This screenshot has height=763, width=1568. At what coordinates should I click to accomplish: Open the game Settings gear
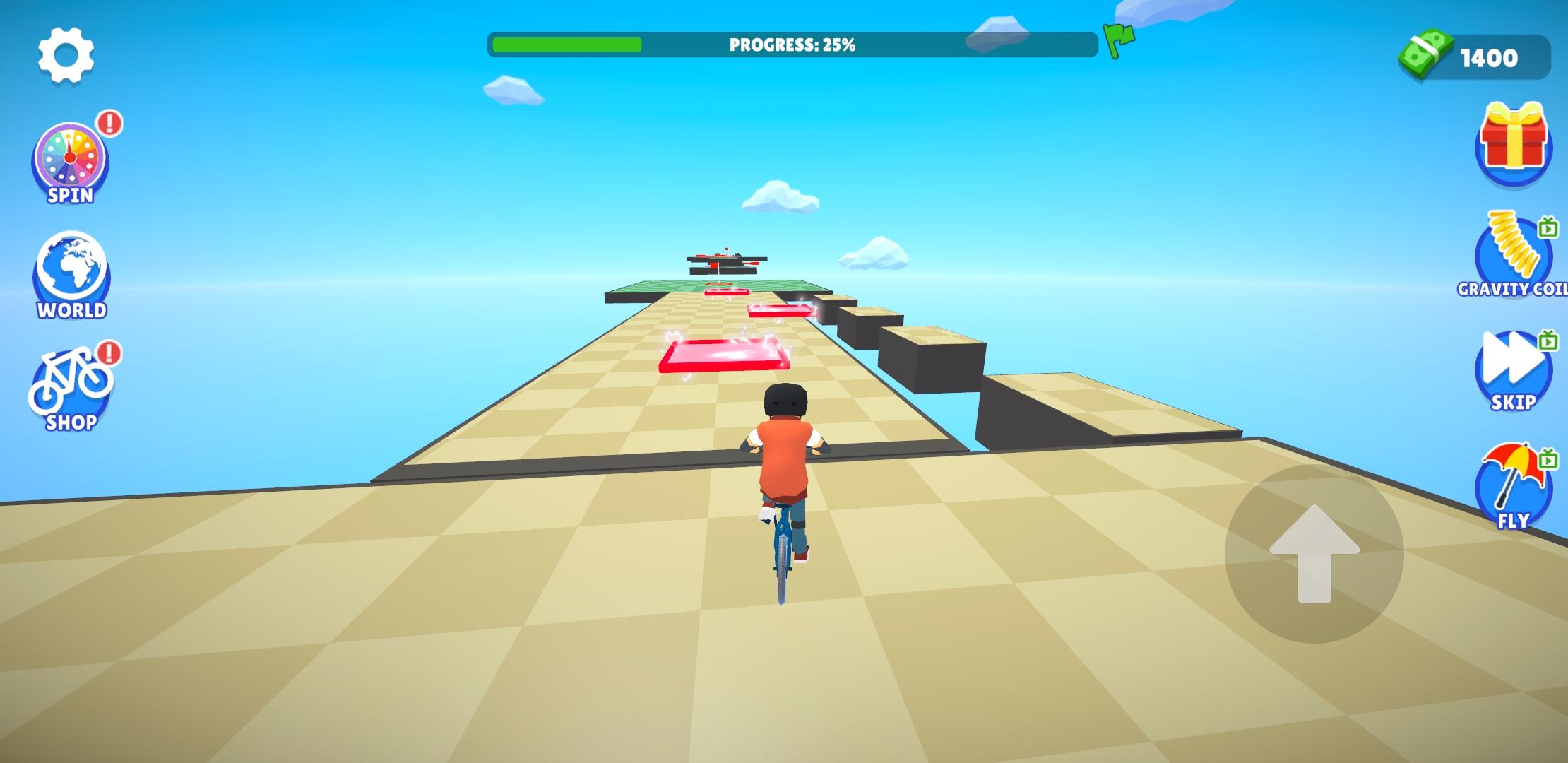tap(67, 55)
